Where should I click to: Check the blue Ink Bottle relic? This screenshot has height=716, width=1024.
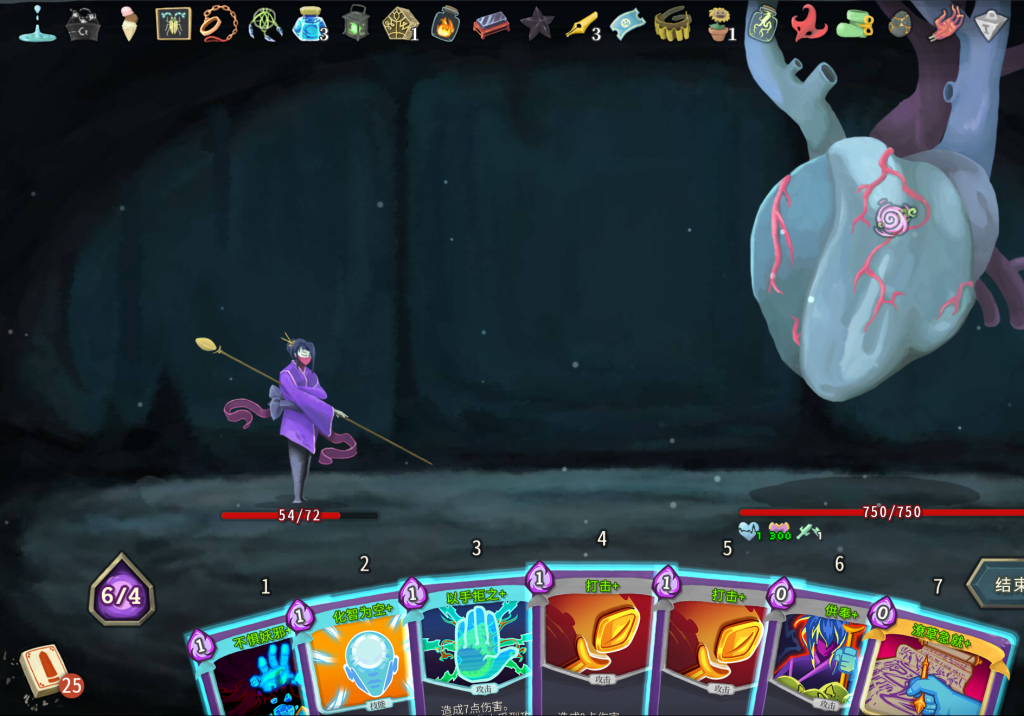[x=309, y=23]
